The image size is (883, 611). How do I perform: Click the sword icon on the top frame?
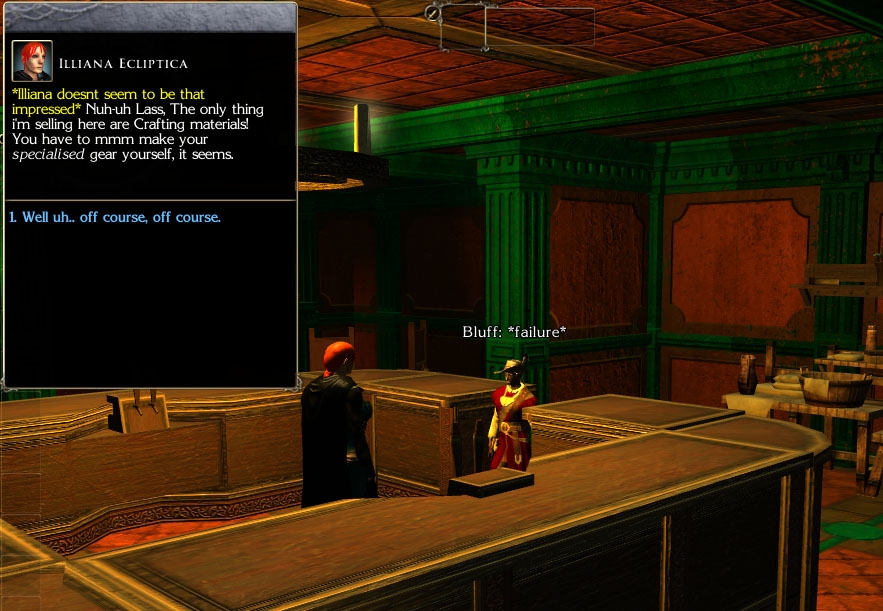432,13
